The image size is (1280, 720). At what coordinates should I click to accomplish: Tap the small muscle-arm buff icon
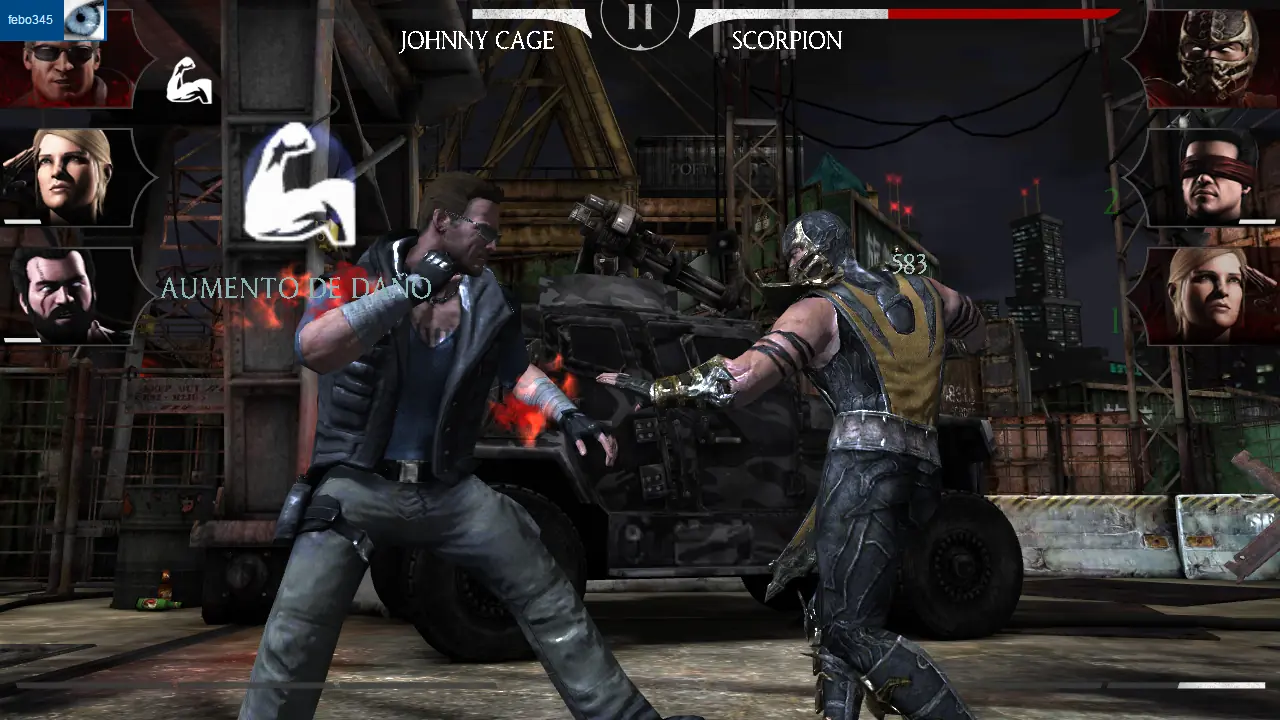coord(189,82)
